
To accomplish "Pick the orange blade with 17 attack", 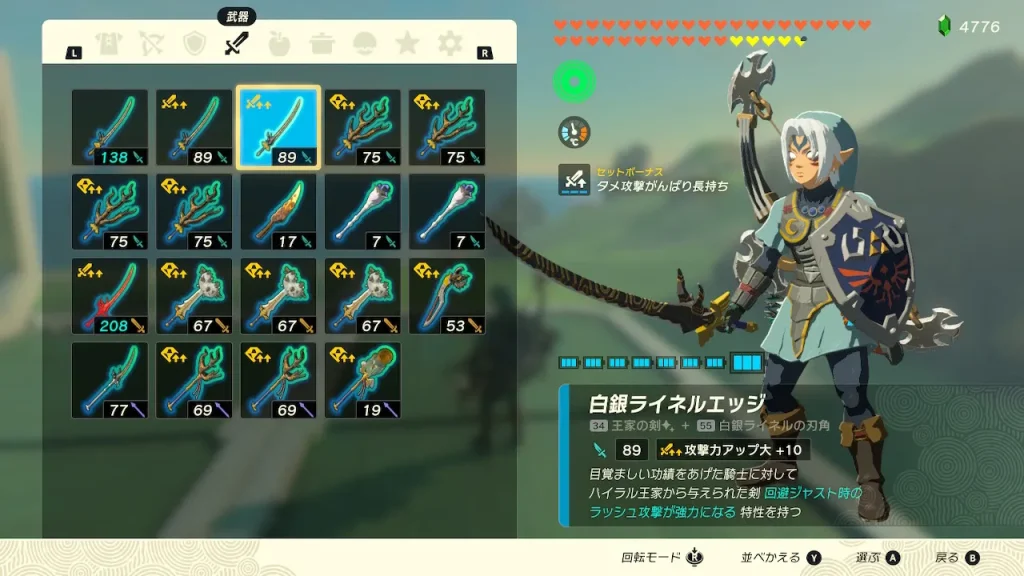I will tap(279, 212).
